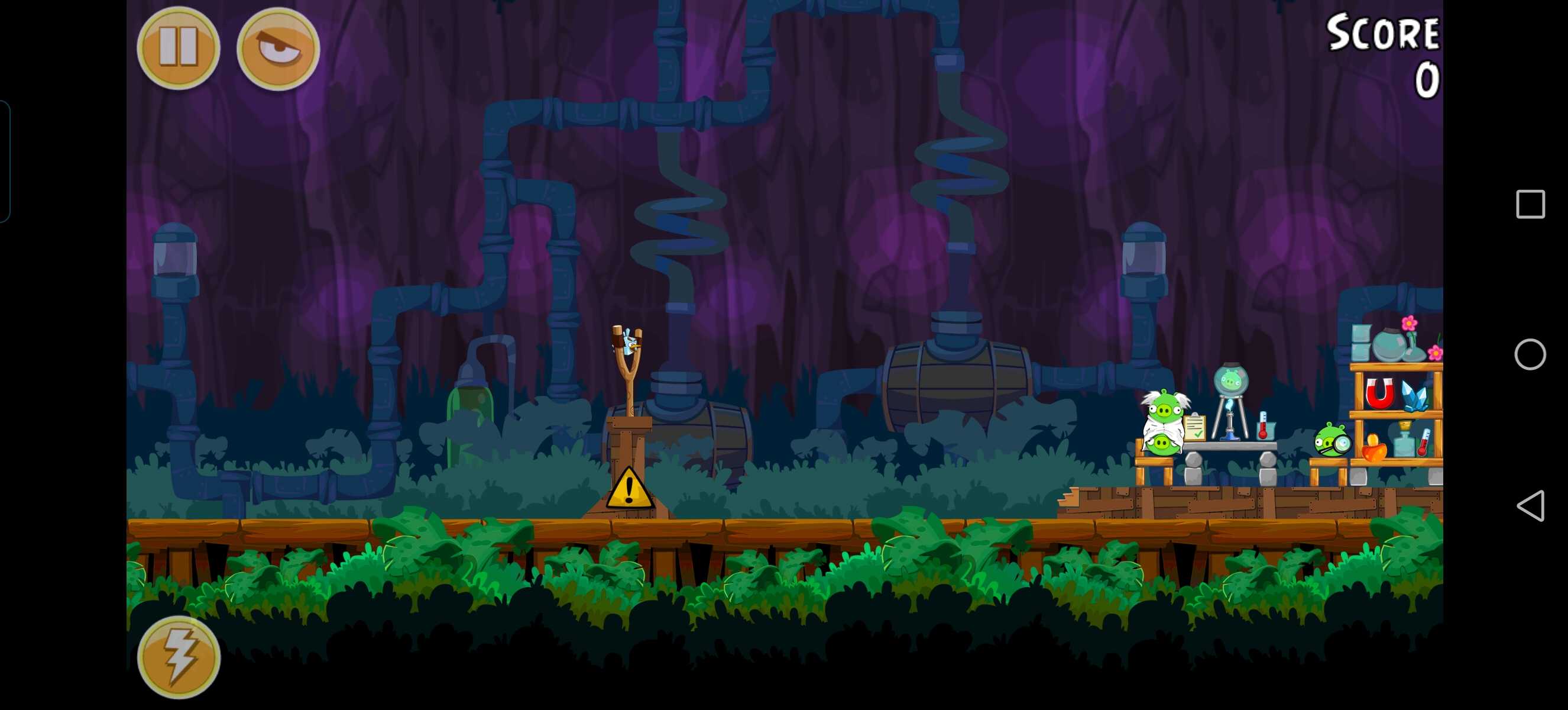This screenshot has width=1568, height=710.
Task: Tap the Android back navigation triangle
Action: [1530, 506]
